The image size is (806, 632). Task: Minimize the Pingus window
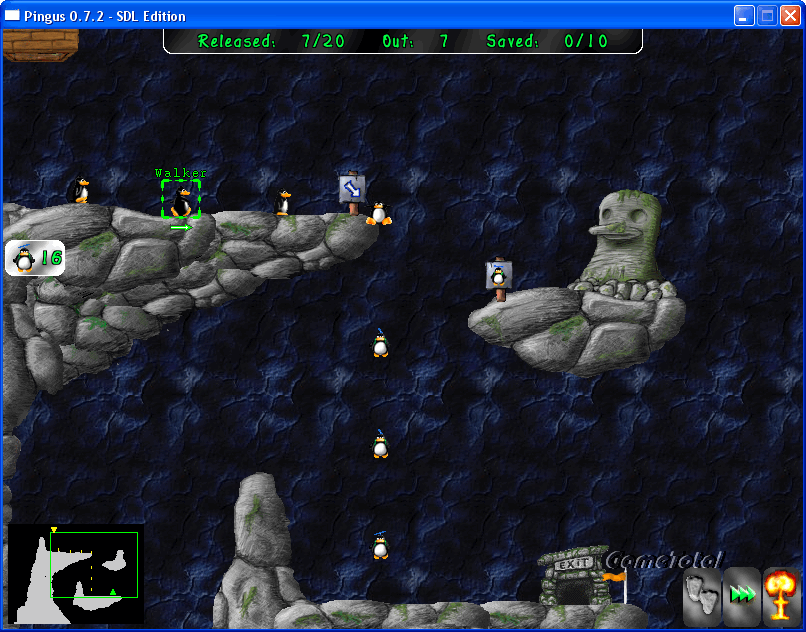744,16
